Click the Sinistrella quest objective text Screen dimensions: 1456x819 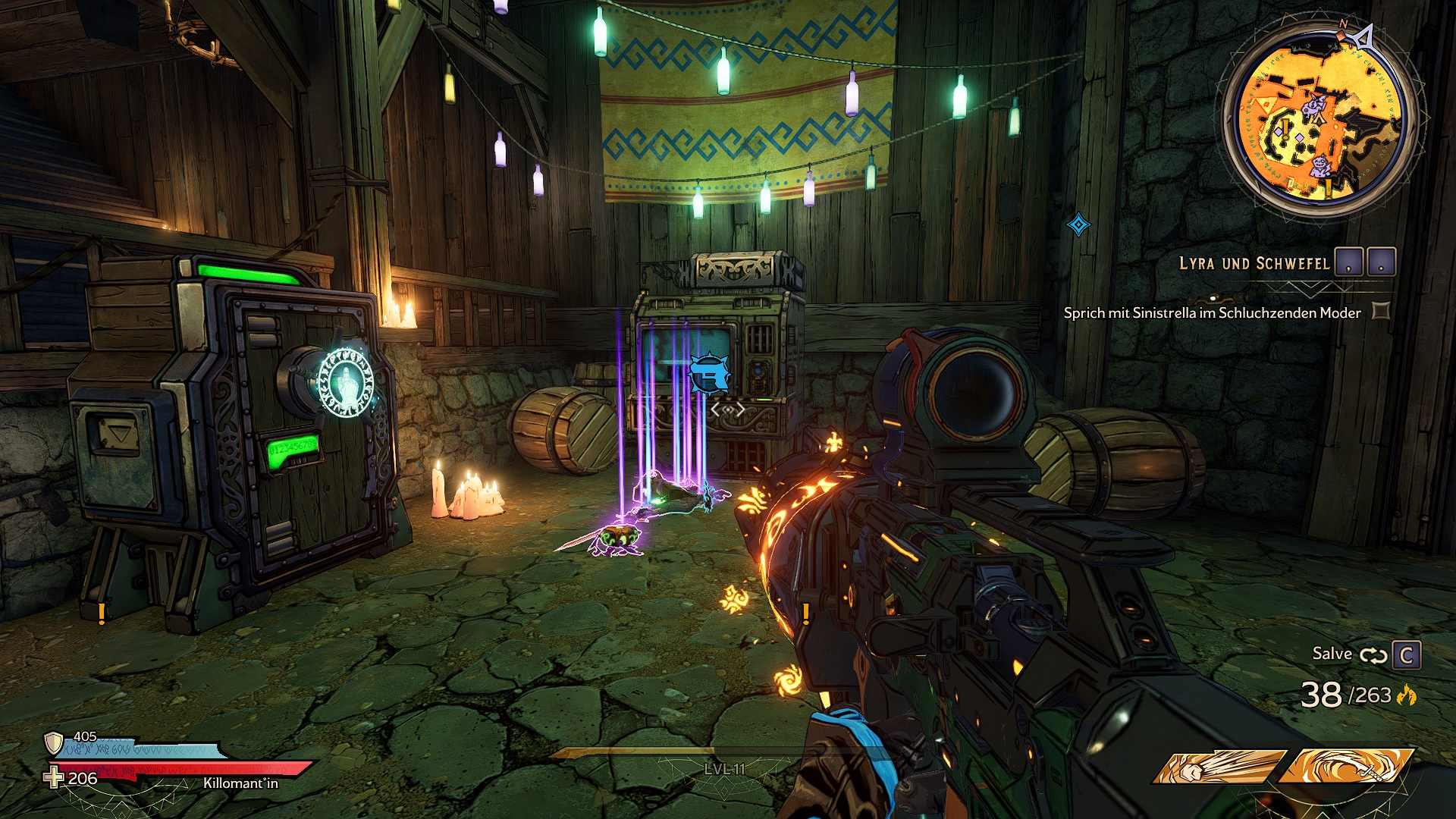click(1212, 312)
